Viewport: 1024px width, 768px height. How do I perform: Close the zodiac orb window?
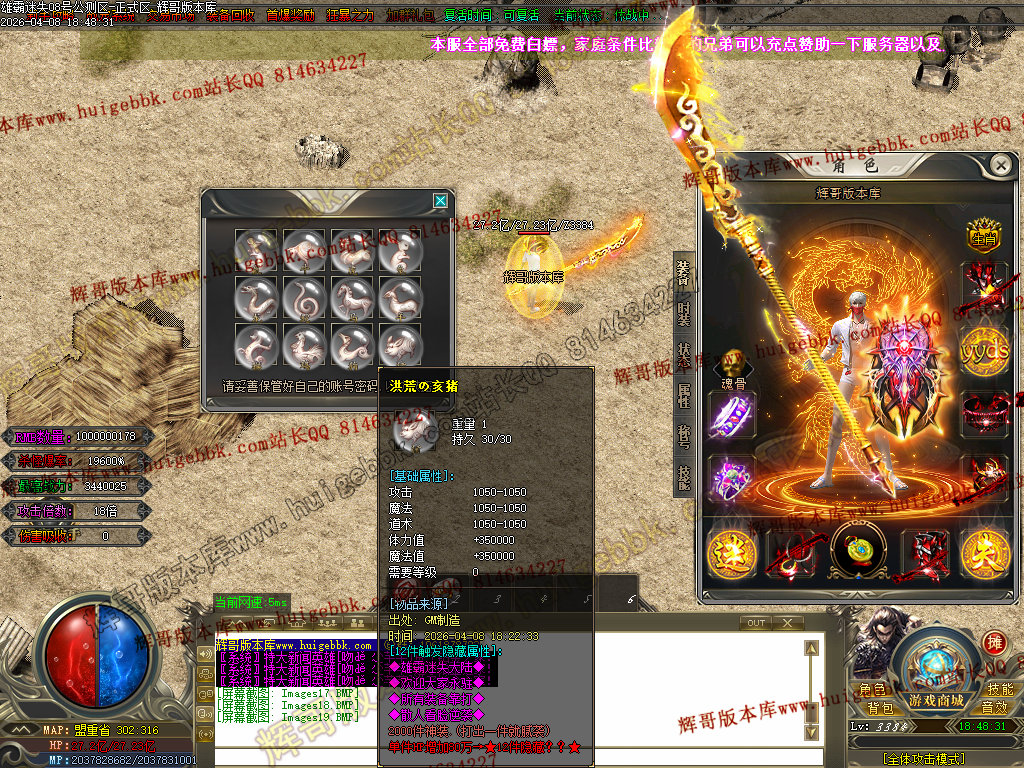point(440,201)
